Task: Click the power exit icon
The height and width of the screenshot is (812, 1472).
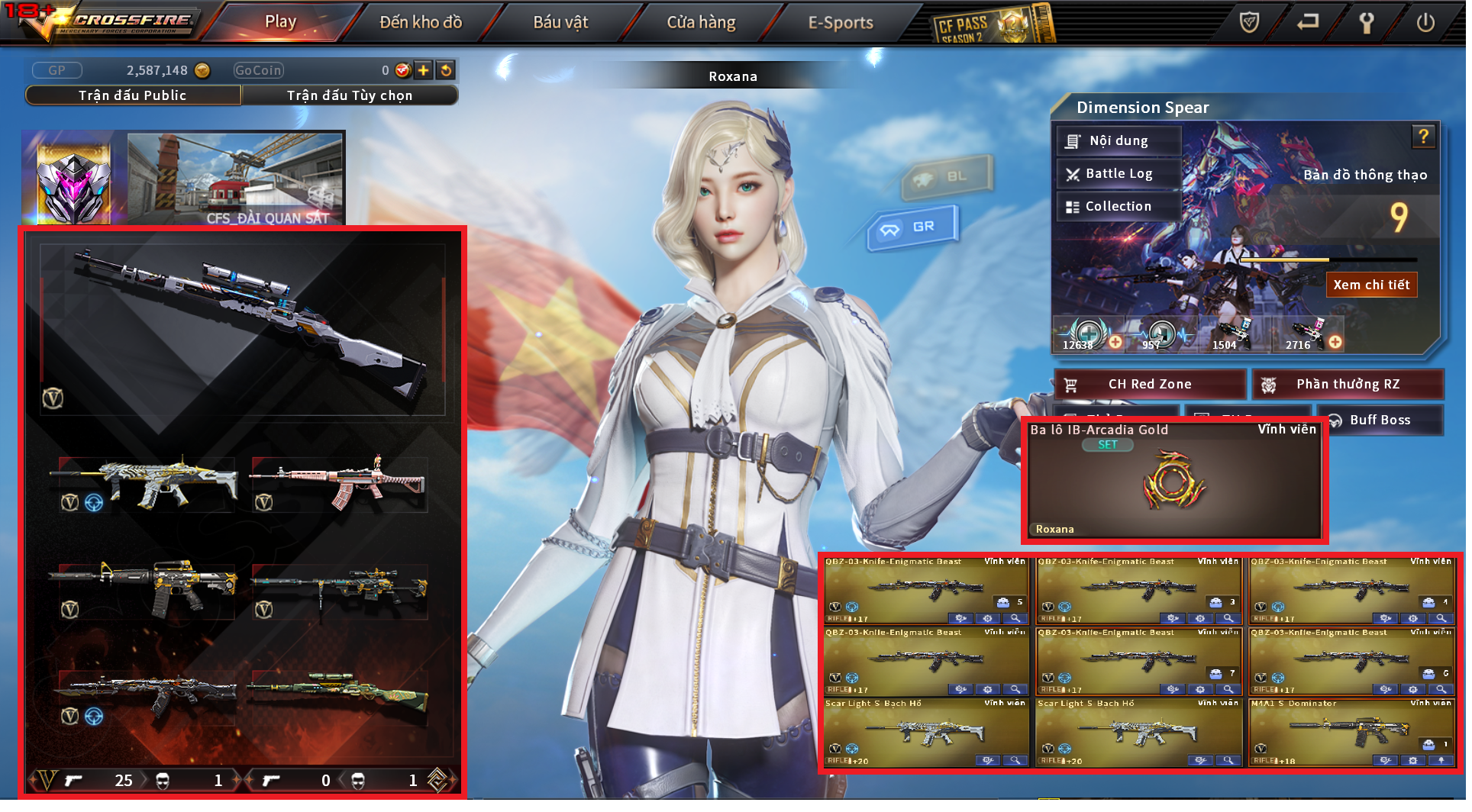Action: 1425,22
